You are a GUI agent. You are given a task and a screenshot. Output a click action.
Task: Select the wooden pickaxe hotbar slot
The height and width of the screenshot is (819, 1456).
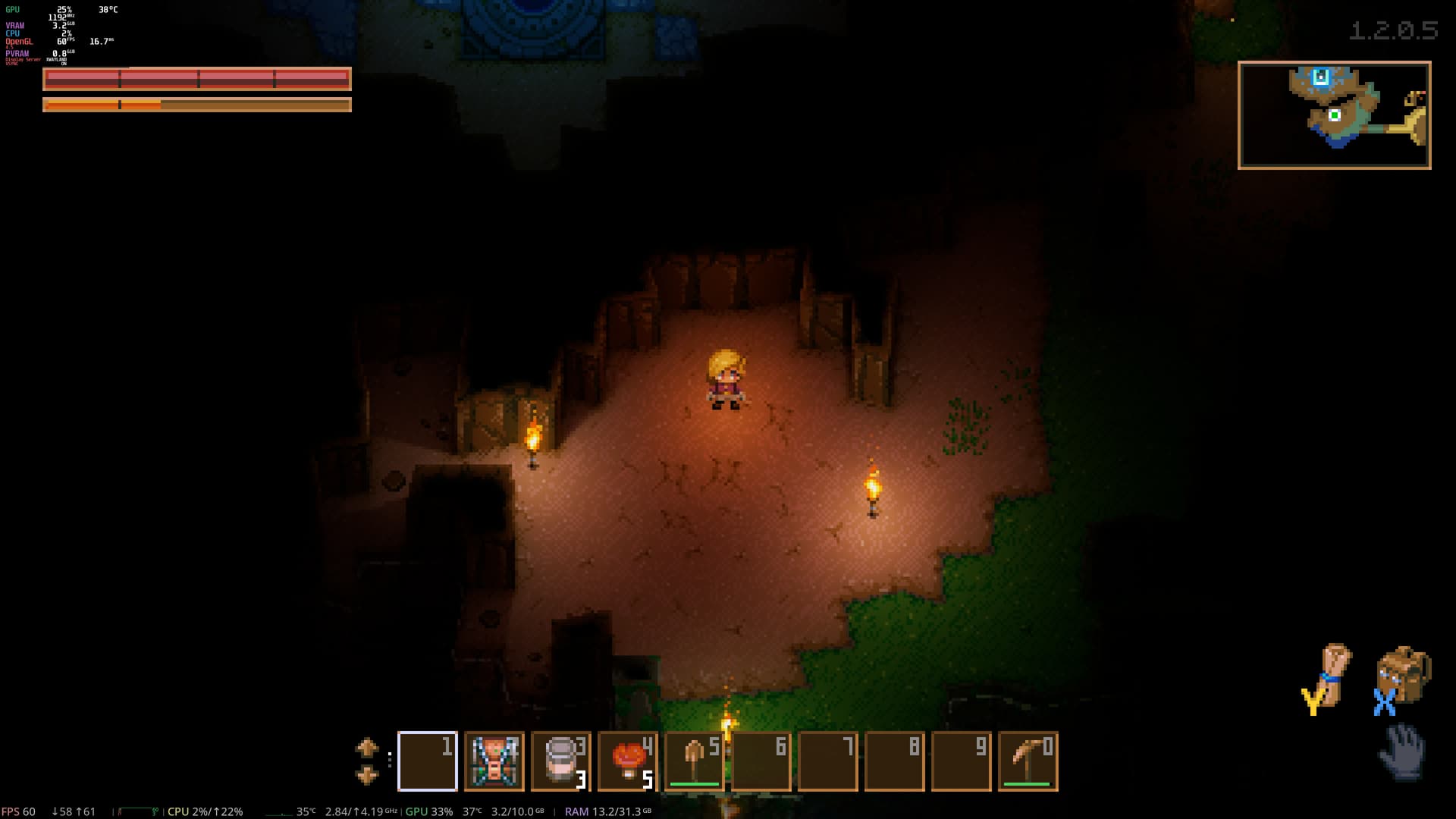pos(1028,761)
